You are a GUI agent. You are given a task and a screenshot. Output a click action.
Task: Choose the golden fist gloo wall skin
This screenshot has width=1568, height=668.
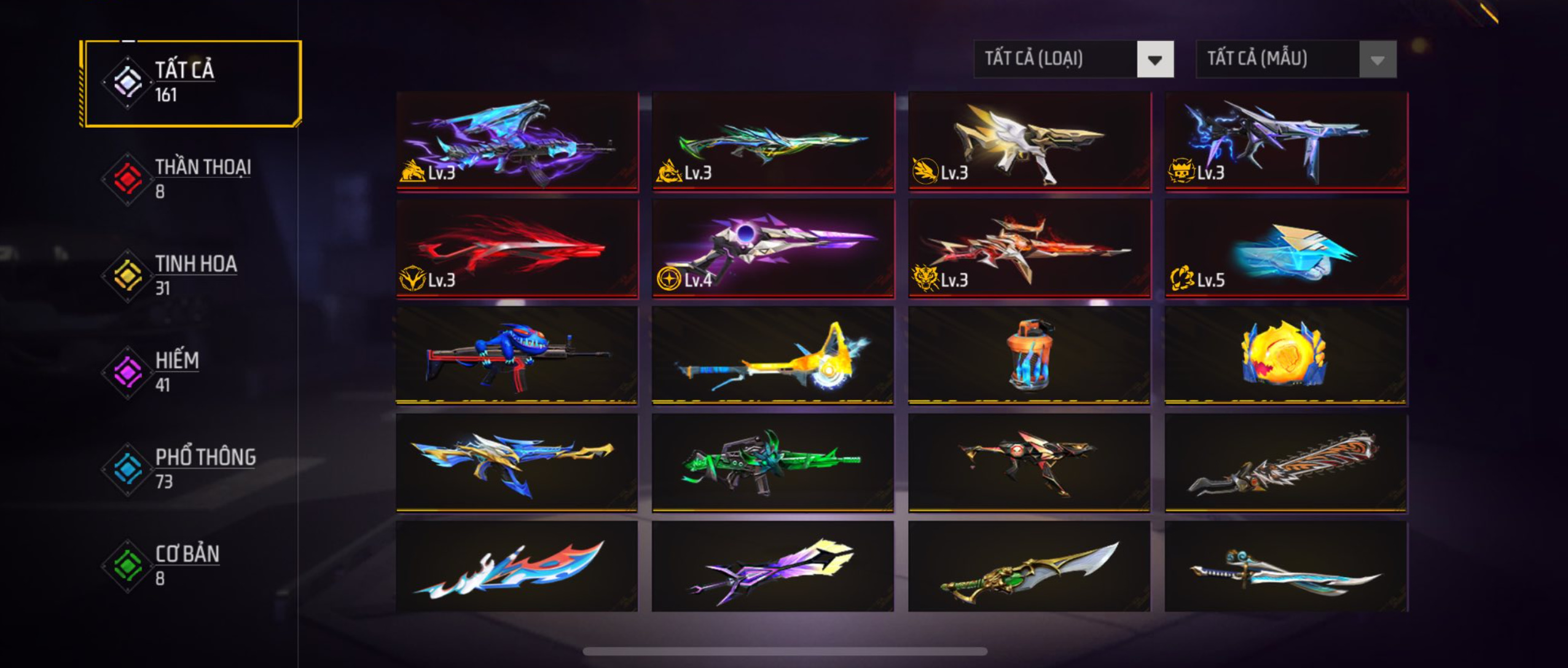[1286, 356]
